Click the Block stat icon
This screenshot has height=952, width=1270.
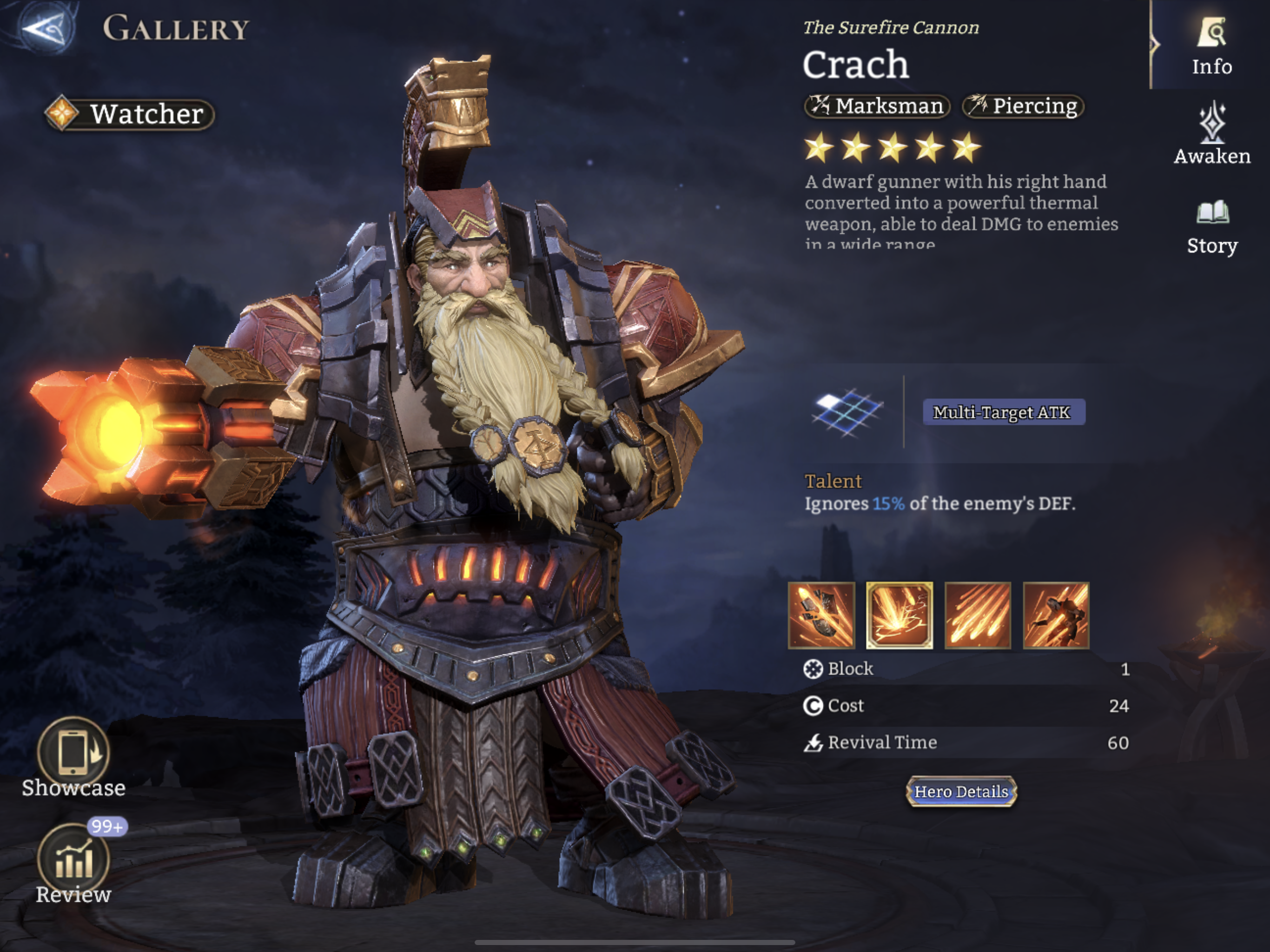813,668
